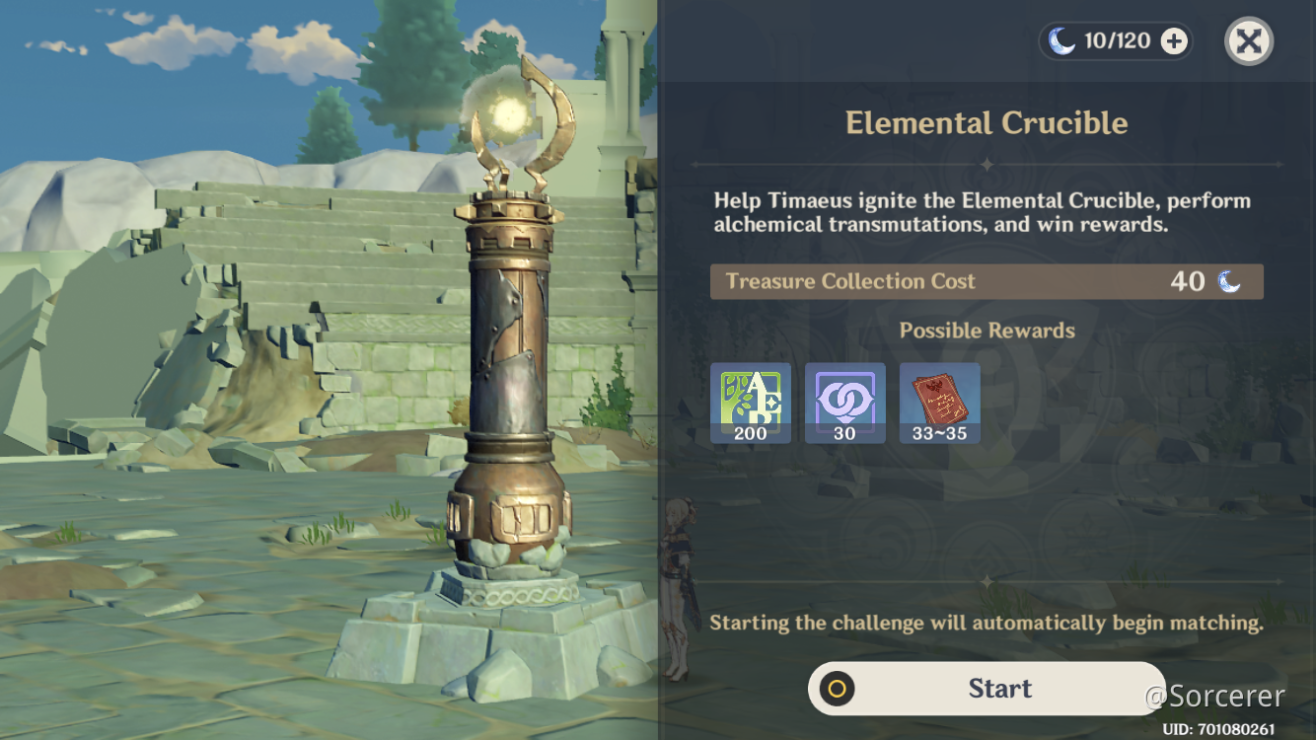Close the Elemental Crucible panel
1316x740 pixels.
1249,42
